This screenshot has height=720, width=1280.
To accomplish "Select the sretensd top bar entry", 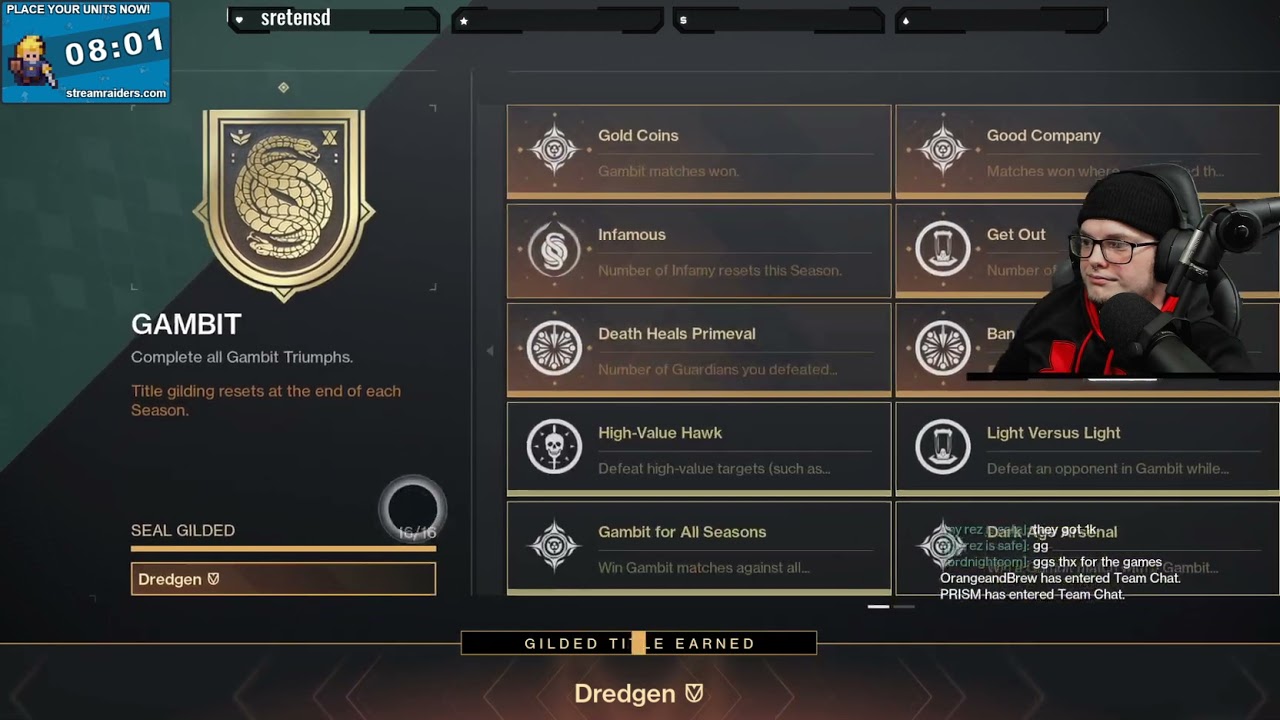I will (x=333, y=19).
